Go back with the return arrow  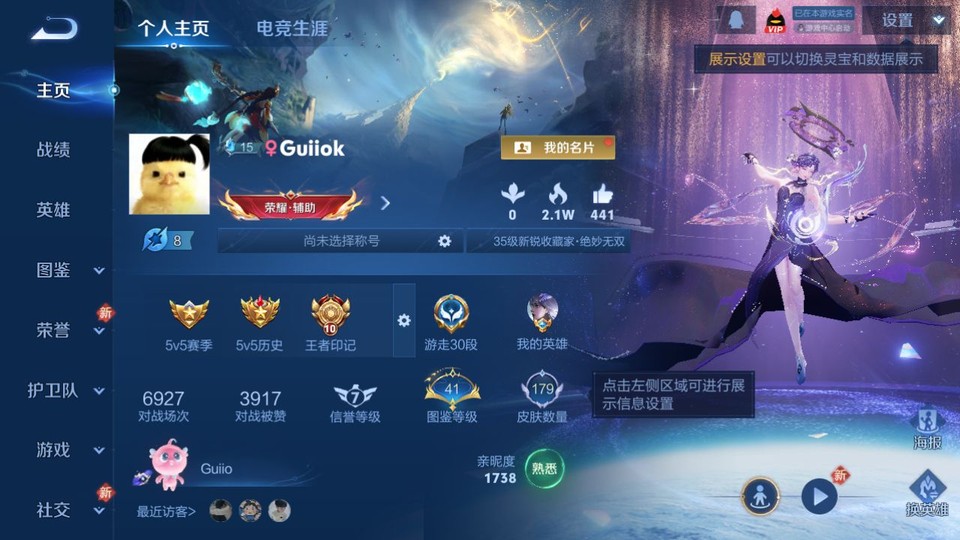click(x=53, y=28)
